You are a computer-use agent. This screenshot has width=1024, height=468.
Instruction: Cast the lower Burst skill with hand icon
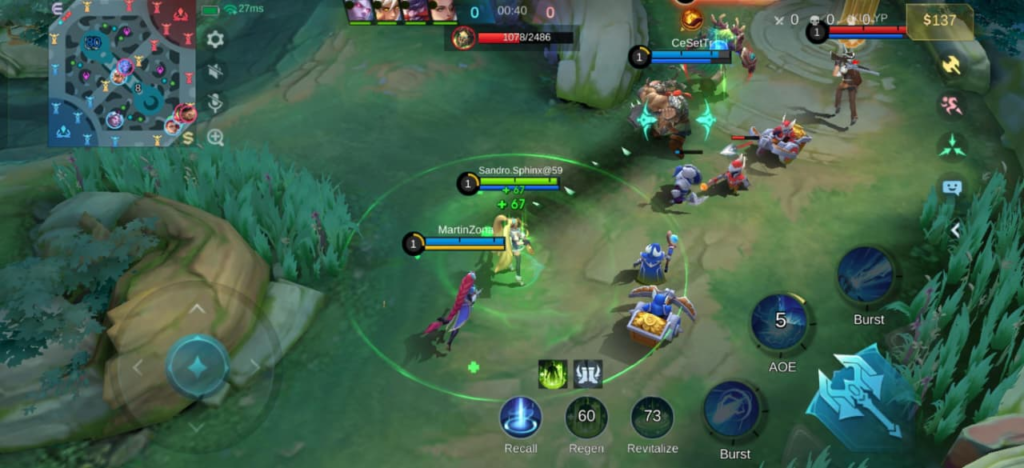pyautogui.click(x=733, y=410)
